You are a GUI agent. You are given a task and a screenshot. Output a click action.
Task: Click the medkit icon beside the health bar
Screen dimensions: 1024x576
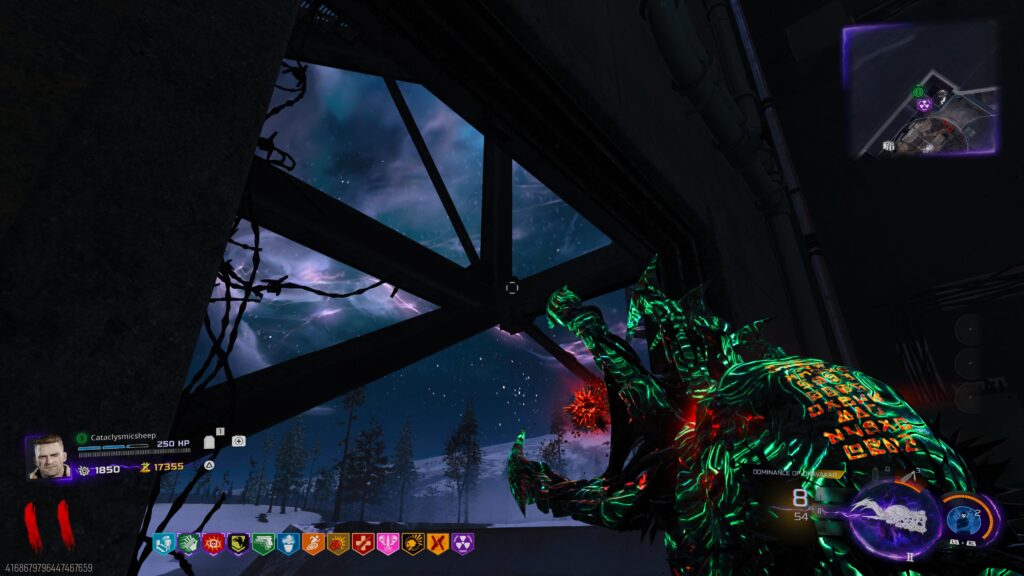point(239,440)
